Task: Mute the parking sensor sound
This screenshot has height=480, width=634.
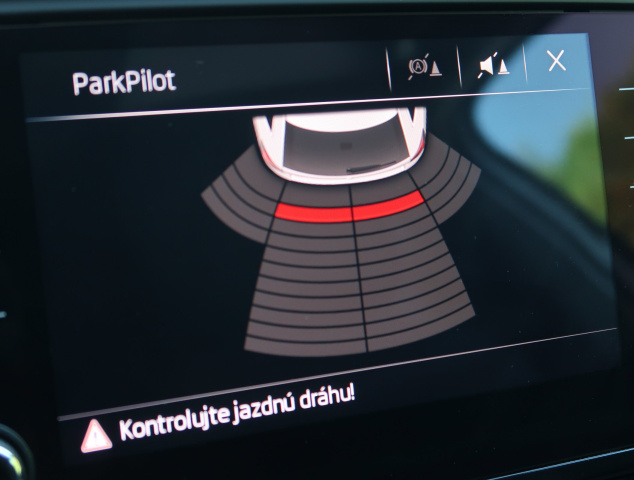Action: tap(492, 66)
